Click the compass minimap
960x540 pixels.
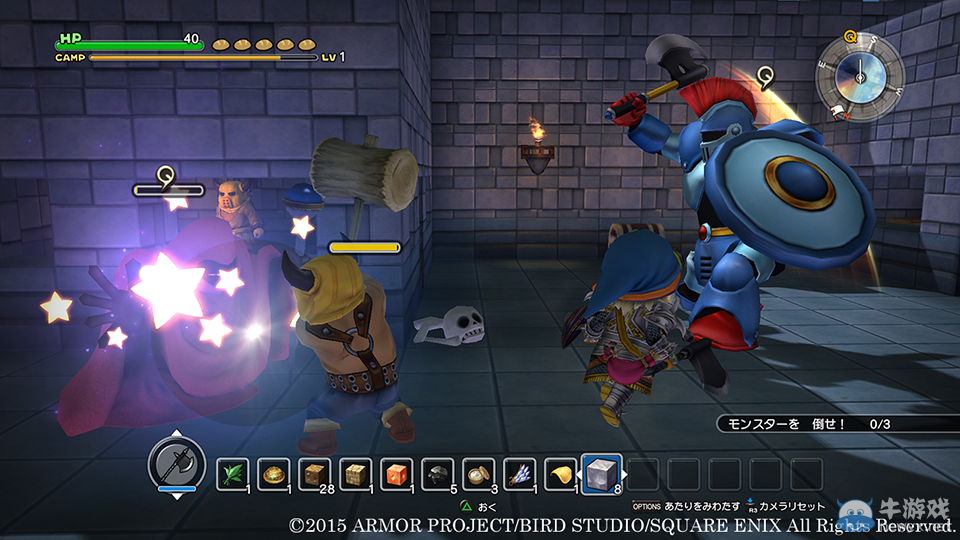859,73
